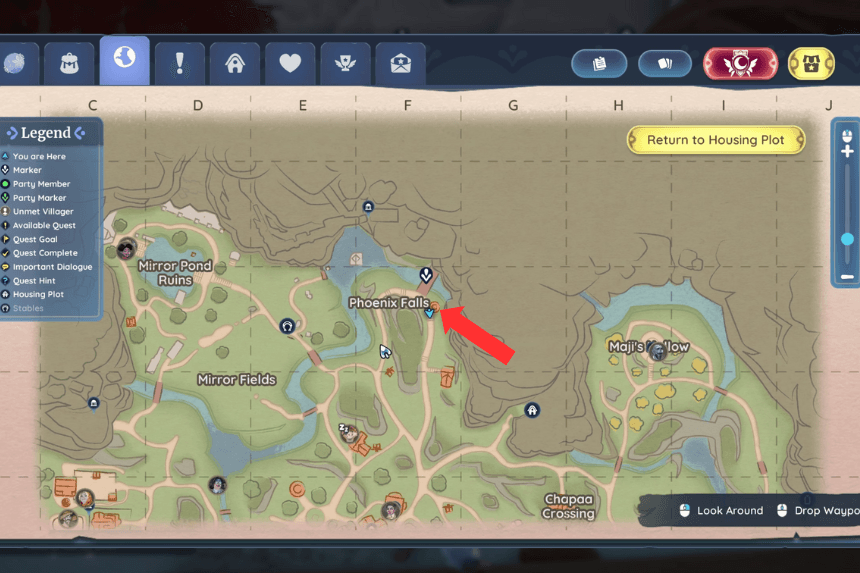Select the globe map tab
Viewport: 860px width, 573px height.
pyautogui.click(x=125, y=60)
